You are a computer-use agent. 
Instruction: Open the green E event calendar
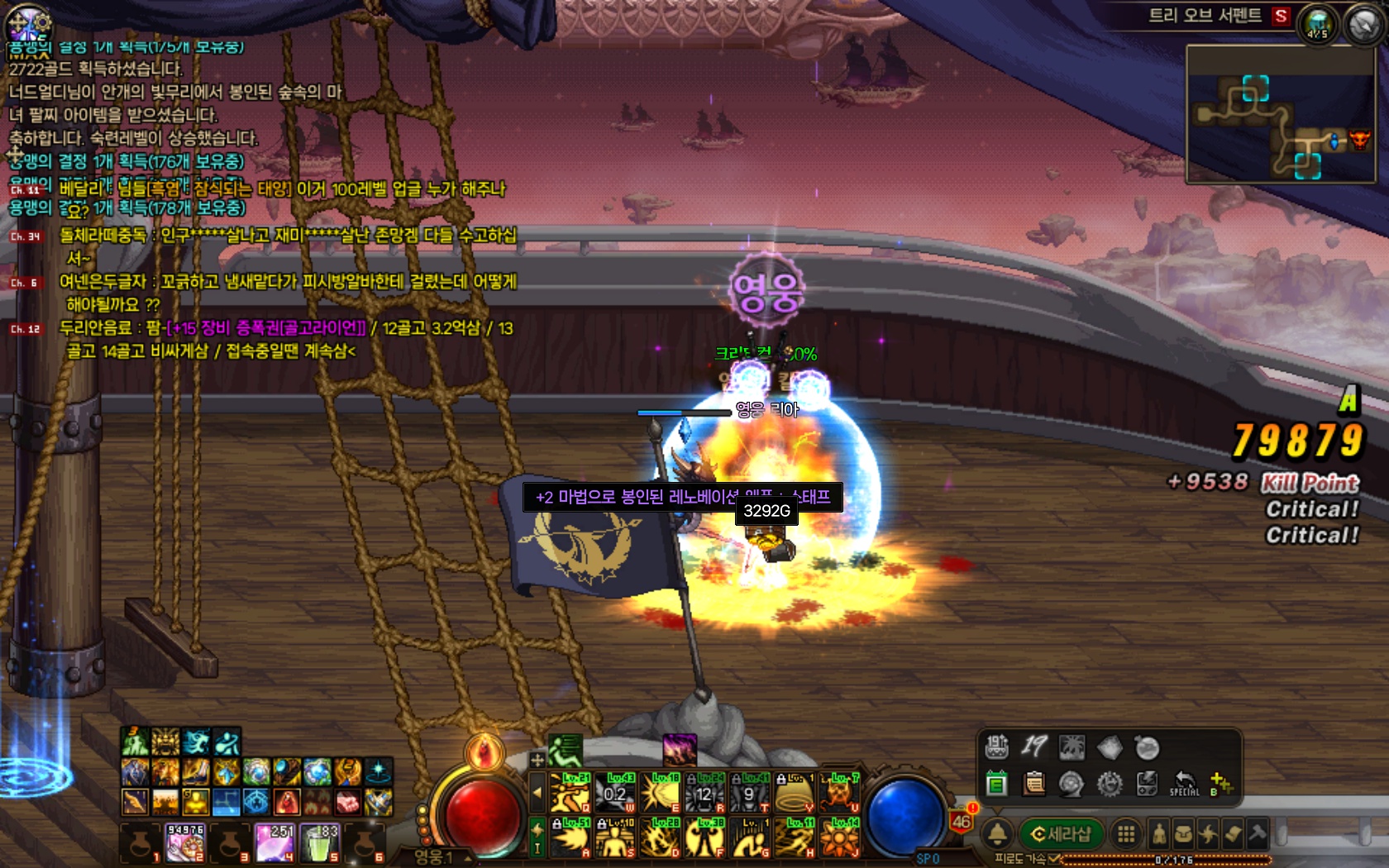pos(997,782)
